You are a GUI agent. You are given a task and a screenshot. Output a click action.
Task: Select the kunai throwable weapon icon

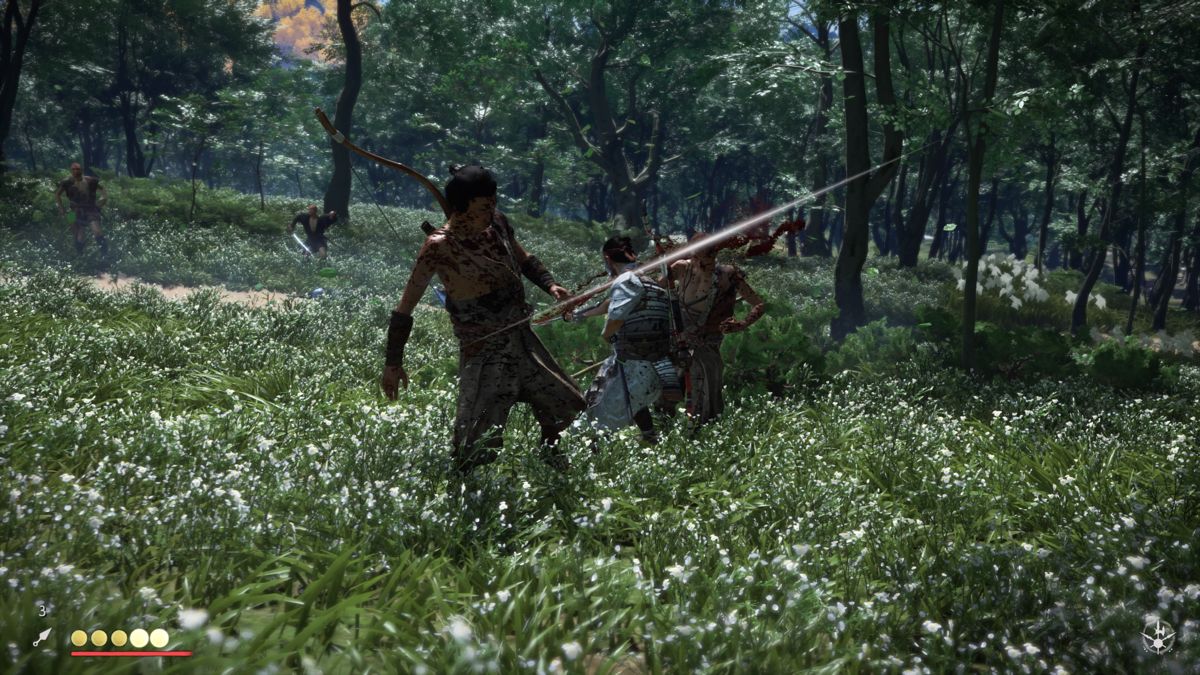point(41,637)
